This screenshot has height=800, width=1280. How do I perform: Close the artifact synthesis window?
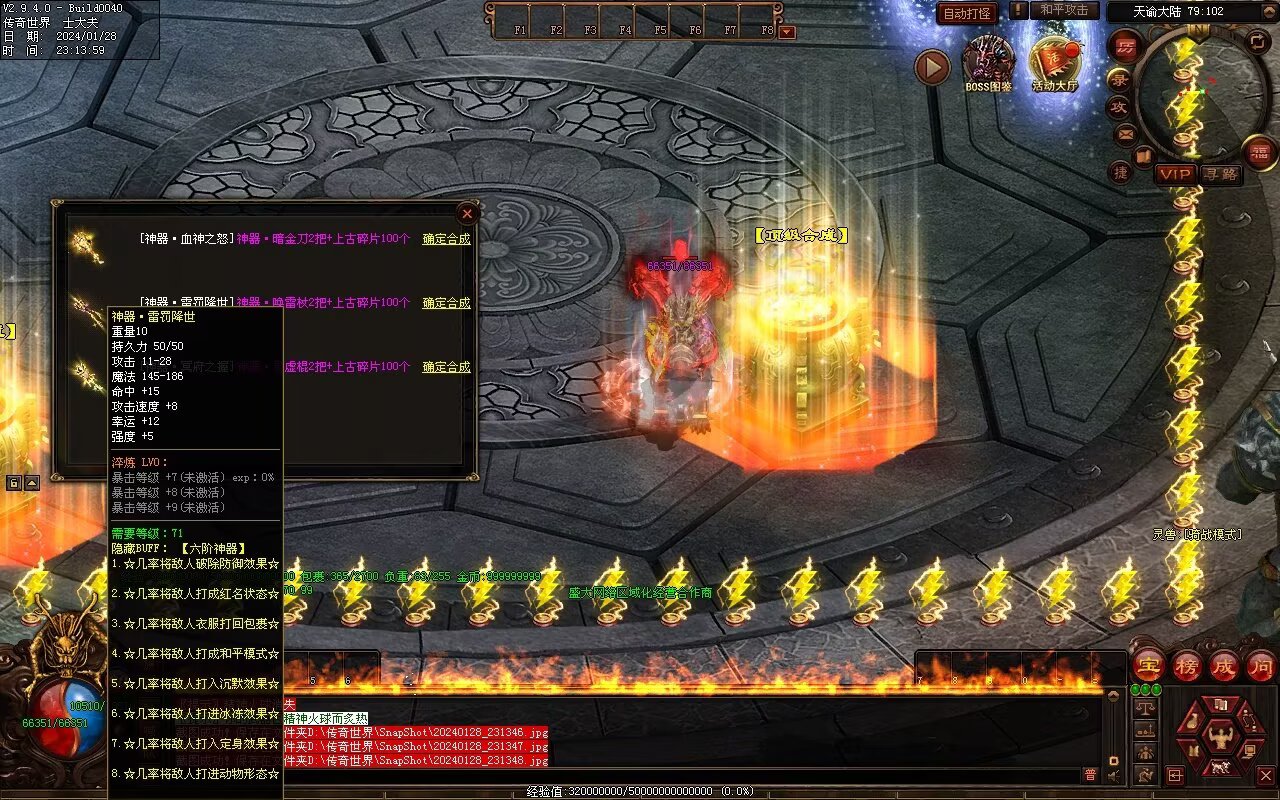(x=466, y=213)
